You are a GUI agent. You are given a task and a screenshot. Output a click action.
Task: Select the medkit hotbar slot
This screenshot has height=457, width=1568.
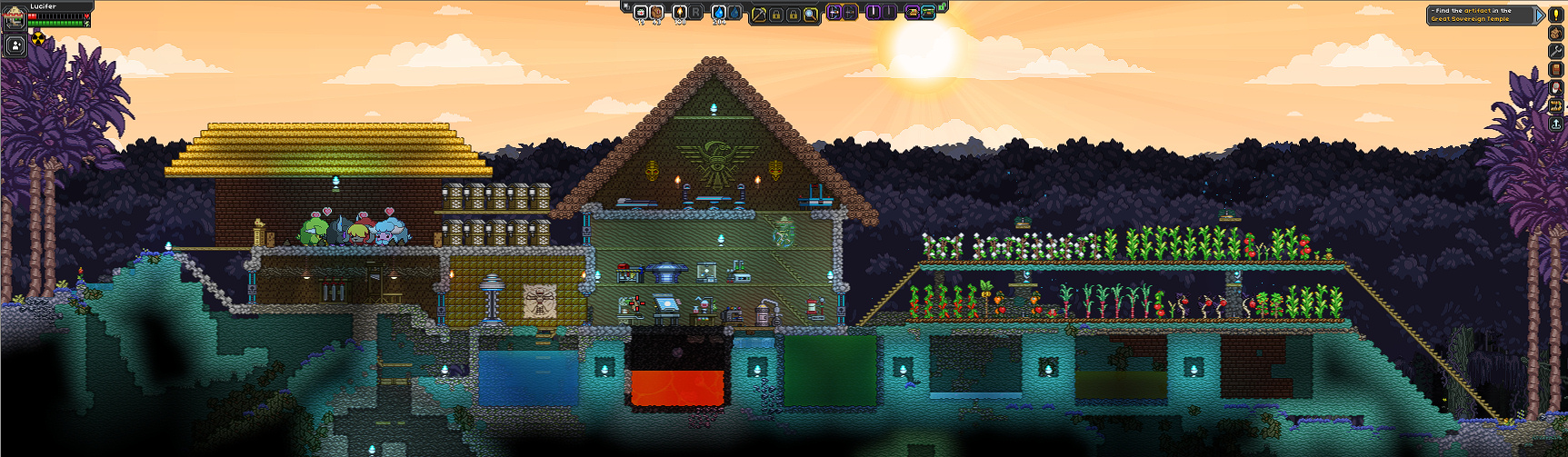(641, 13)
